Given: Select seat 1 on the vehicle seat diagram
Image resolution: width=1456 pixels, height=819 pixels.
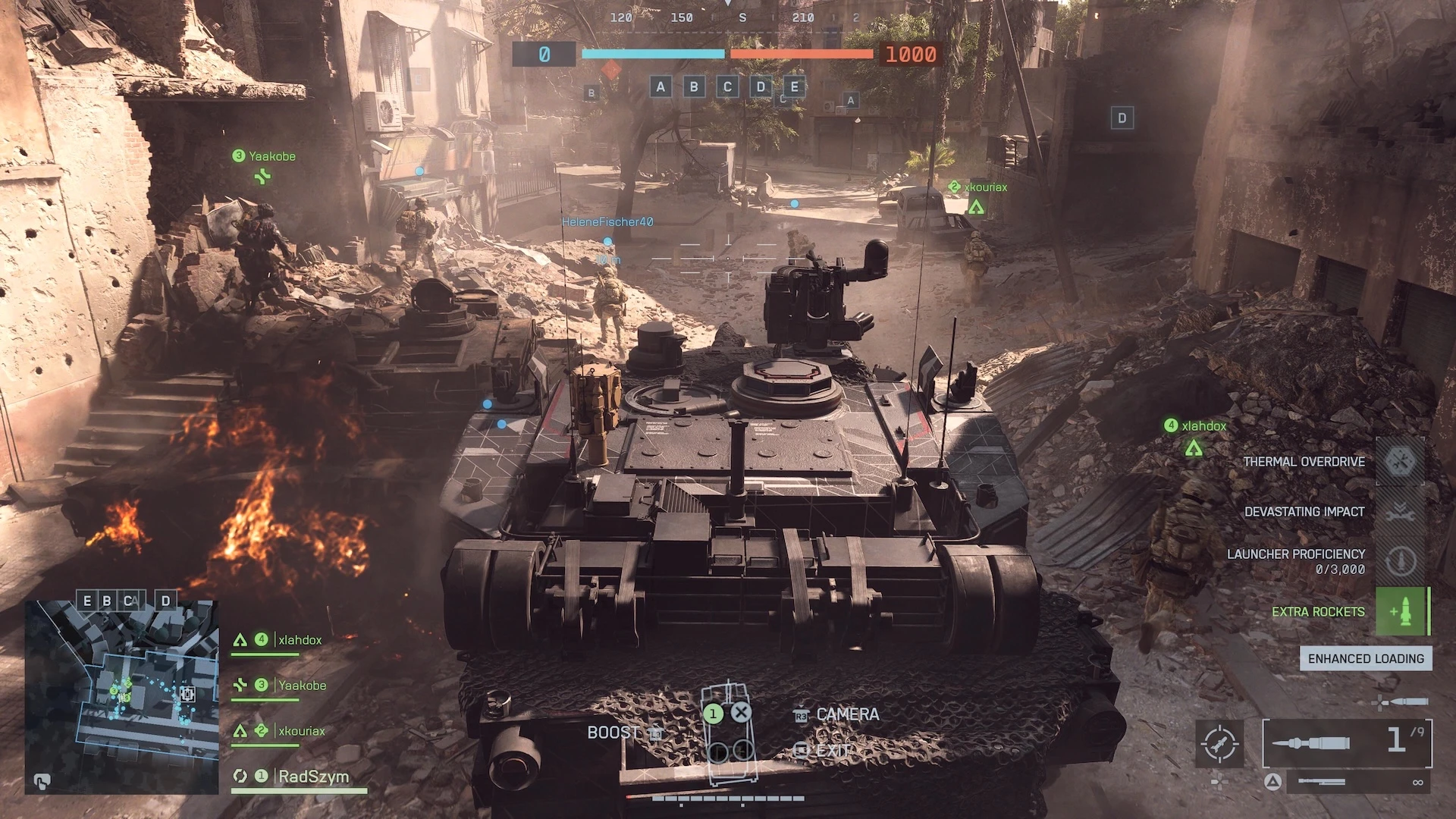Looking at the screenshot, I should [x=713, y=714].
